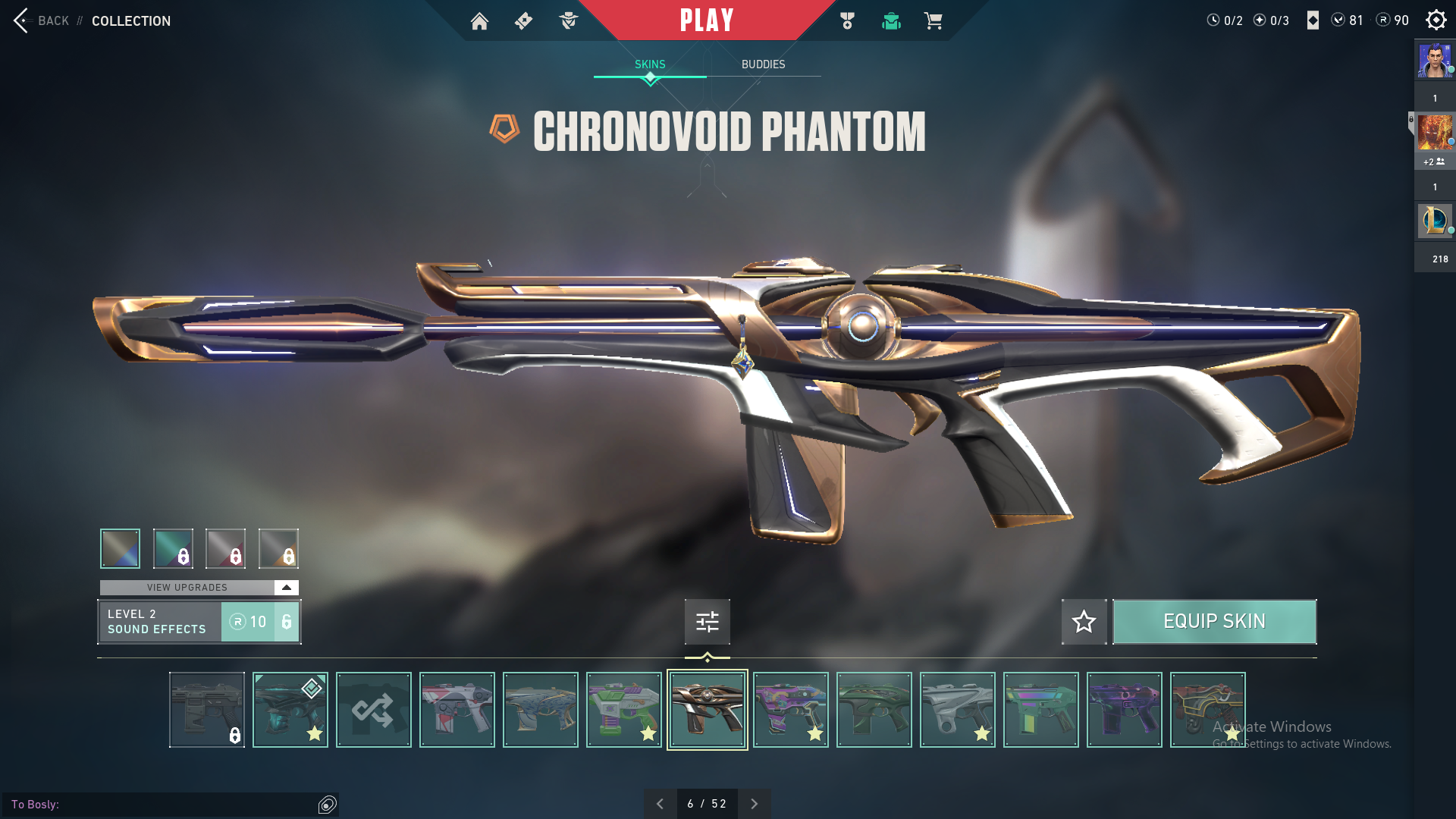Image resolution: width=1456 pixels, height=819 pixels.
Task: Click the big PLAY button
Action: coord(707,20)
